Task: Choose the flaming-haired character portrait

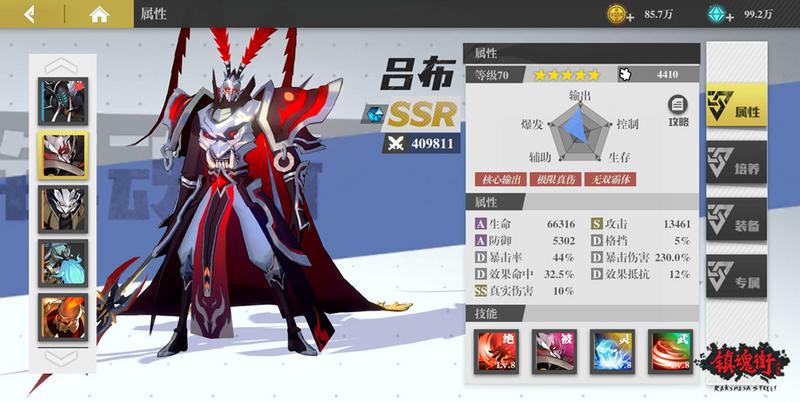Action: tap(63, 316)
